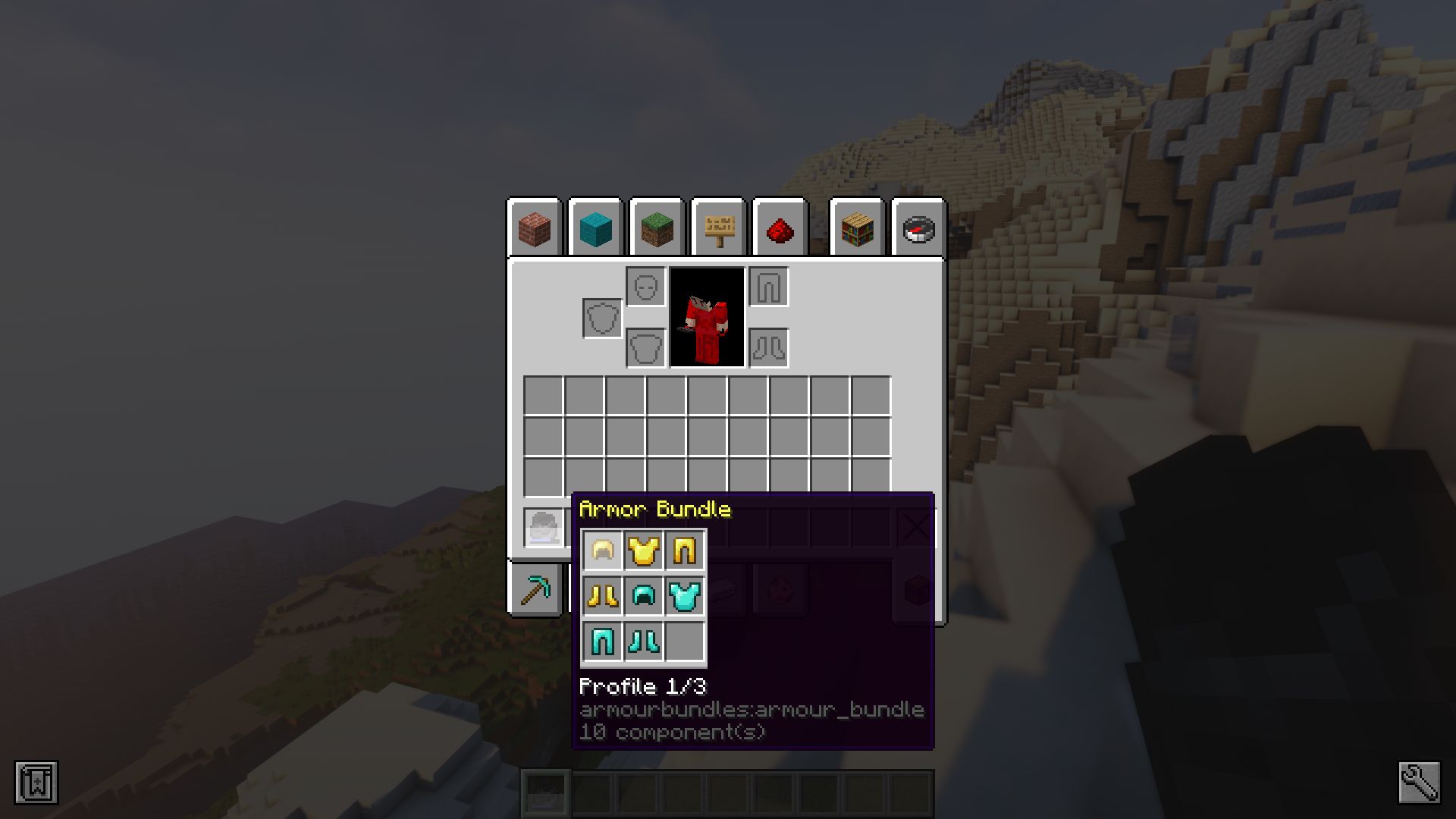Open the compass Search Items tab

(918, 229)
